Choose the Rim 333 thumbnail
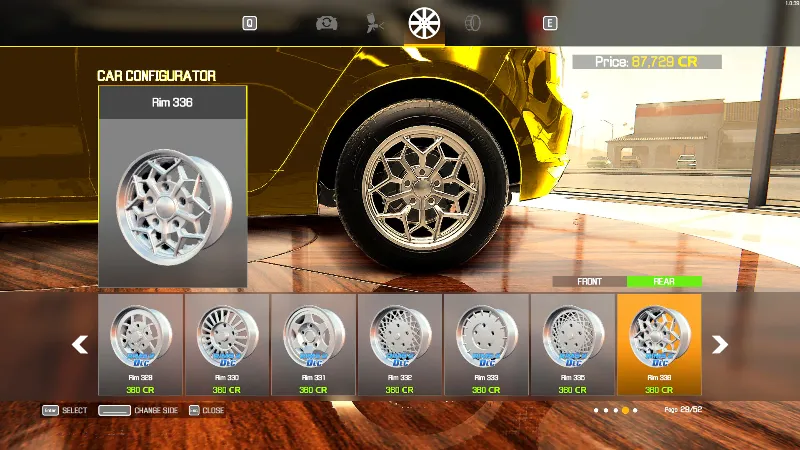Screen dimensions: 800x450 click(x=486, y=343)
